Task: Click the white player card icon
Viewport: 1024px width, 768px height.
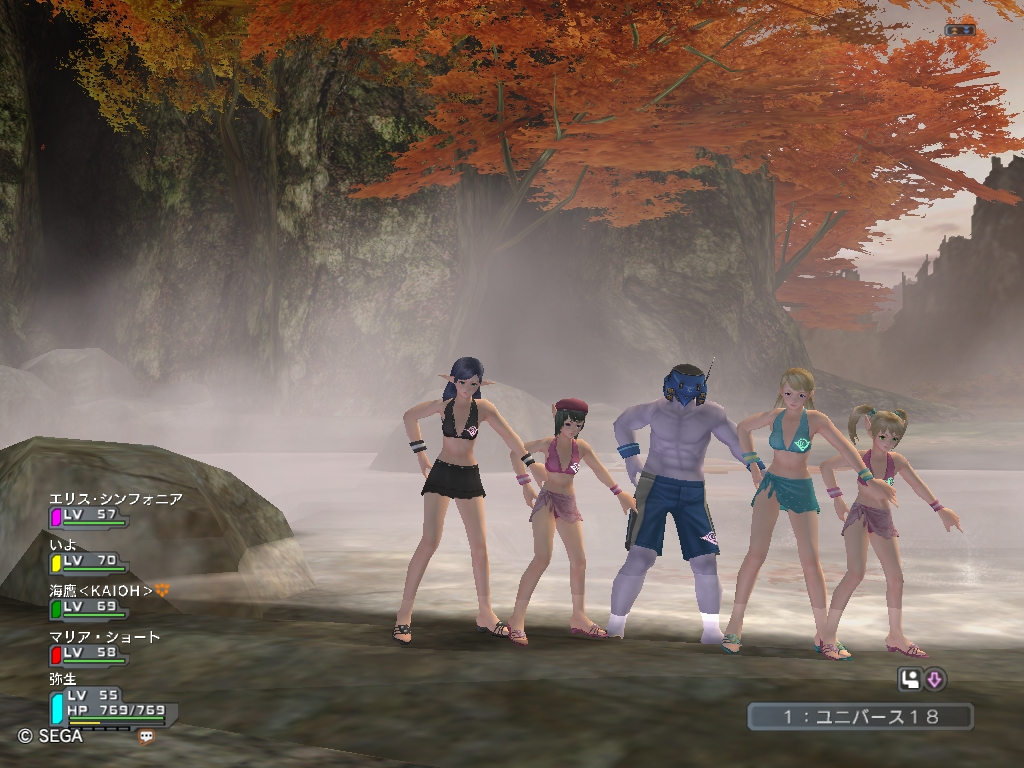Action: pos(910,680)
